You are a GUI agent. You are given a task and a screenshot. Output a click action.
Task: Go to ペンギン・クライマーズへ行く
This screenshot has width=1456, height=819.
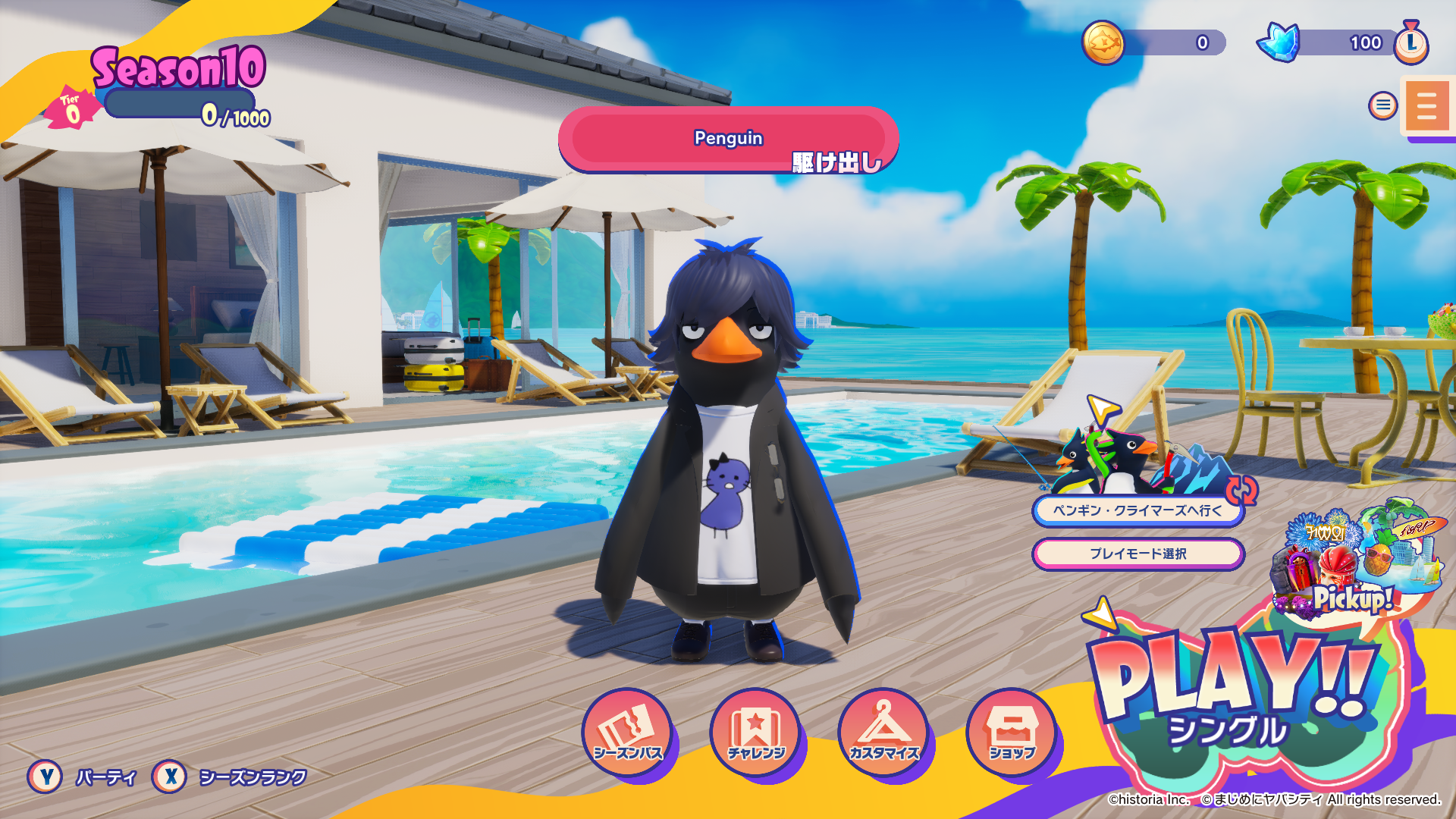(x=1137, y=510)
